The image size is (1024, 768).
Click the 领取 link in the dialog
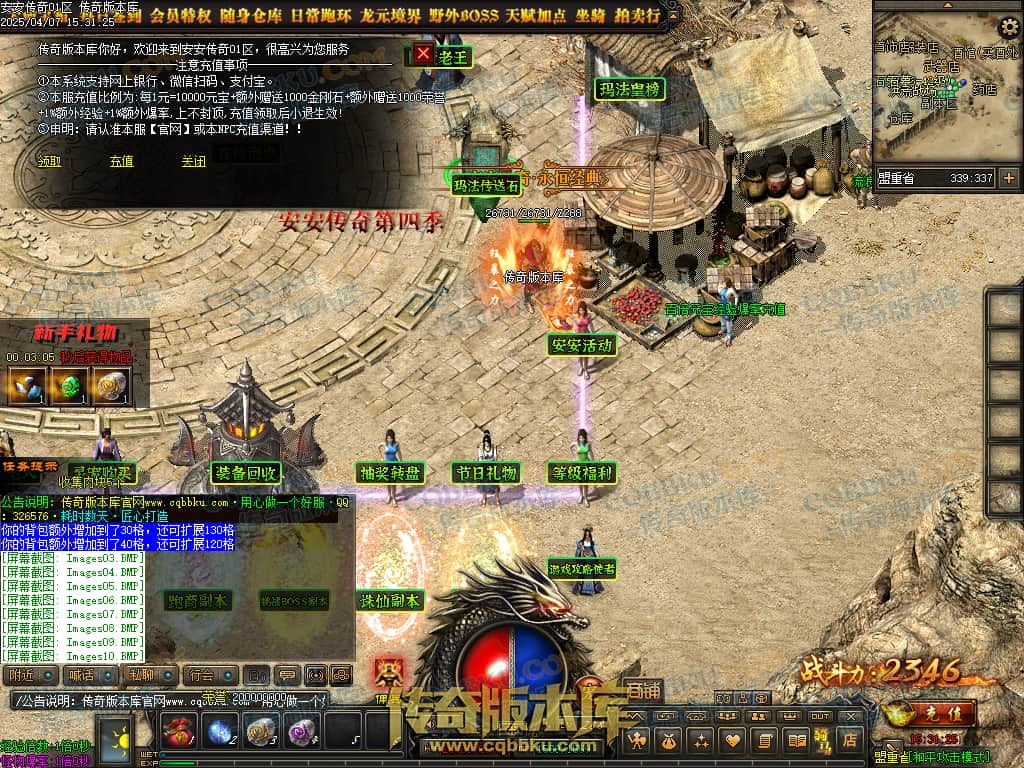point(49,161)
